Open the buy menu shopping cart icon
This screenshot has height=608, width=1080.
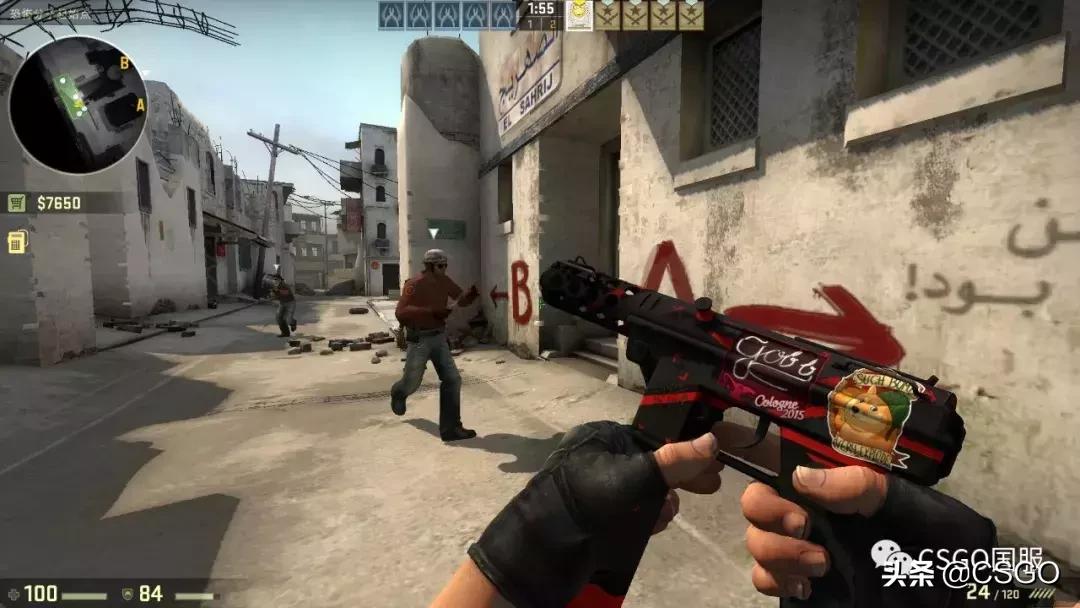tap(17, 203)
